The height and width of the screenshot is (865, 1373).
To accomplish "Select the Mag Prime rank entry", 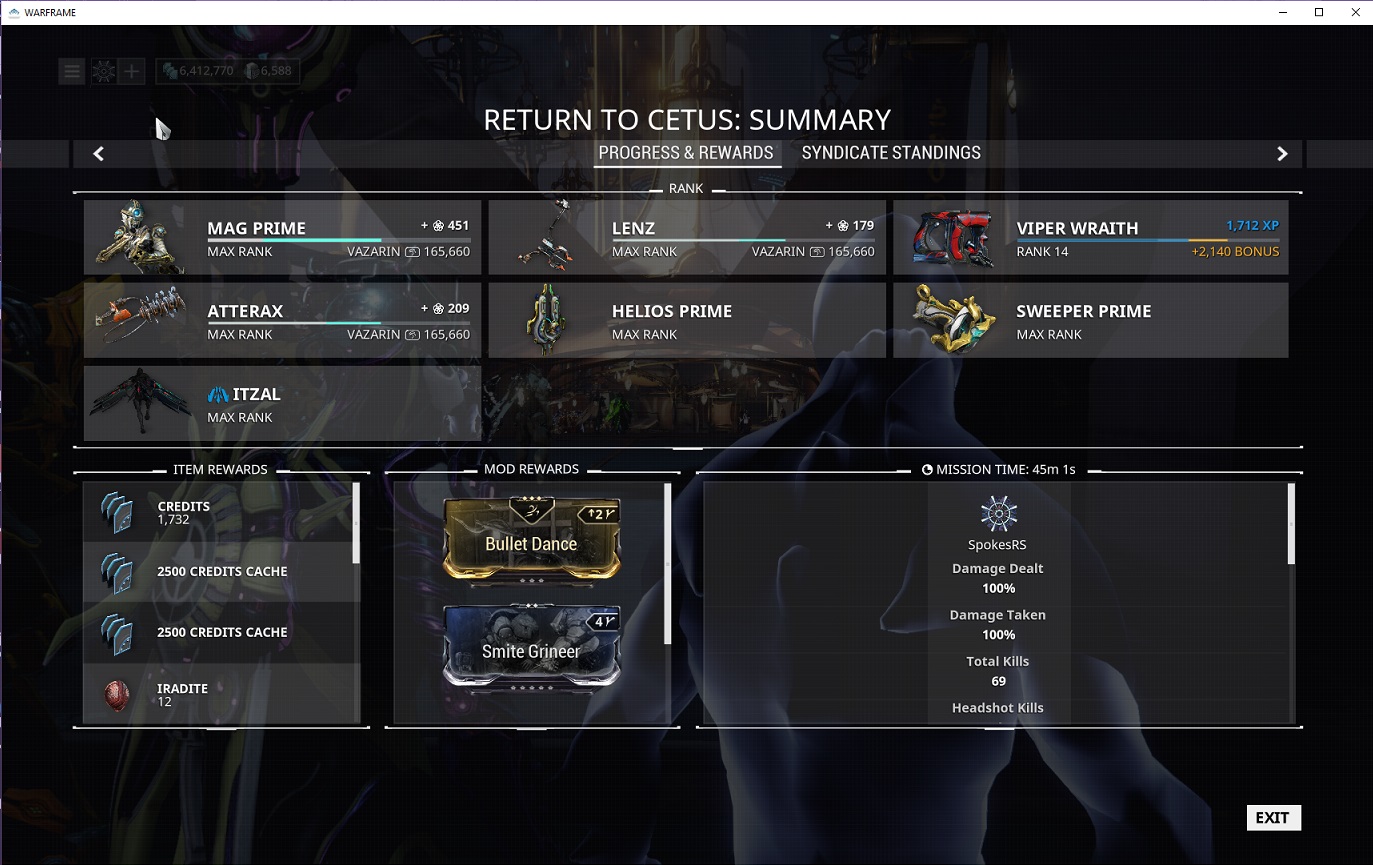I will click(282, 237).
